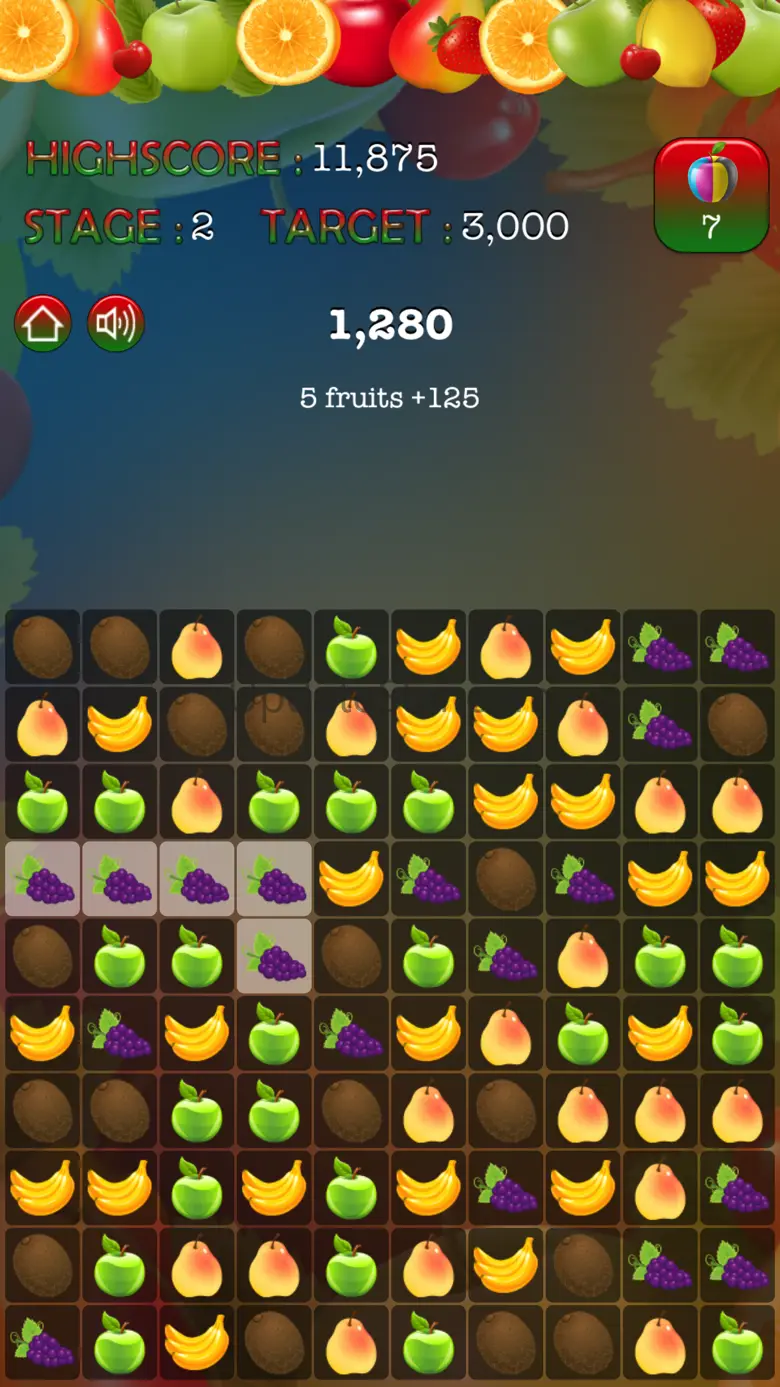Return to the home menu
This screenshot has height=1387, width=780.
coord(43,324)
